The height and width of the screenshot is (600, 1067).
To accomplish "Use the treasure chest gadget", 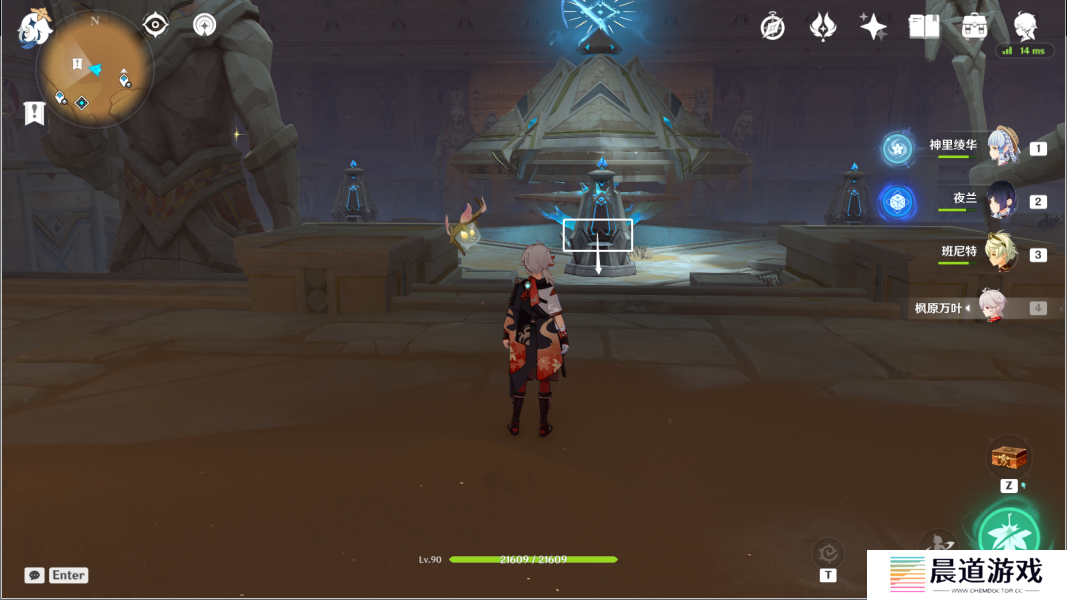I will (1009, 457).
